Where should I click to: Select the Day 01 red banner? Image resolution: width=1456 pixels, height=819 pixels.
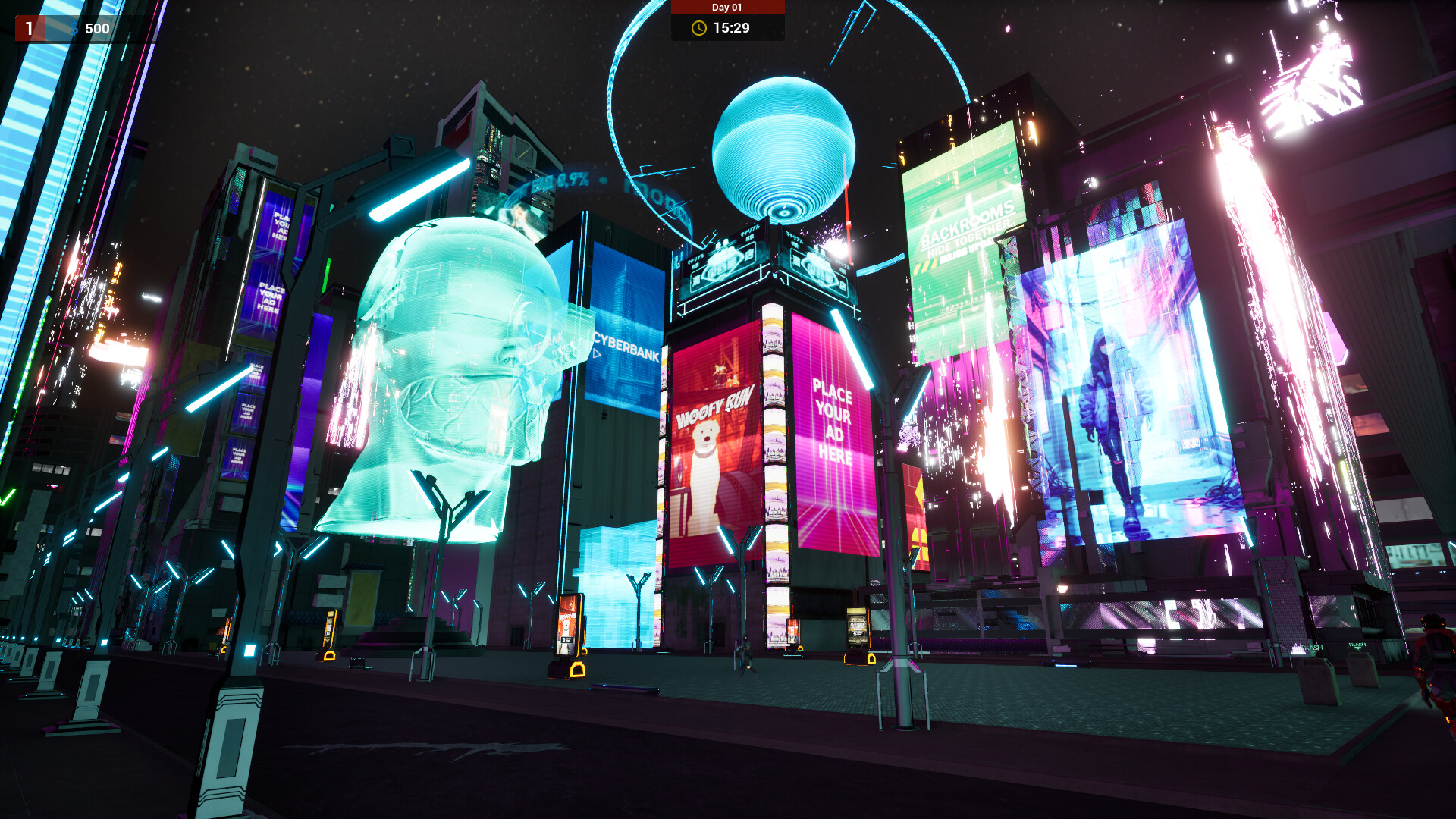click(726, 8)
